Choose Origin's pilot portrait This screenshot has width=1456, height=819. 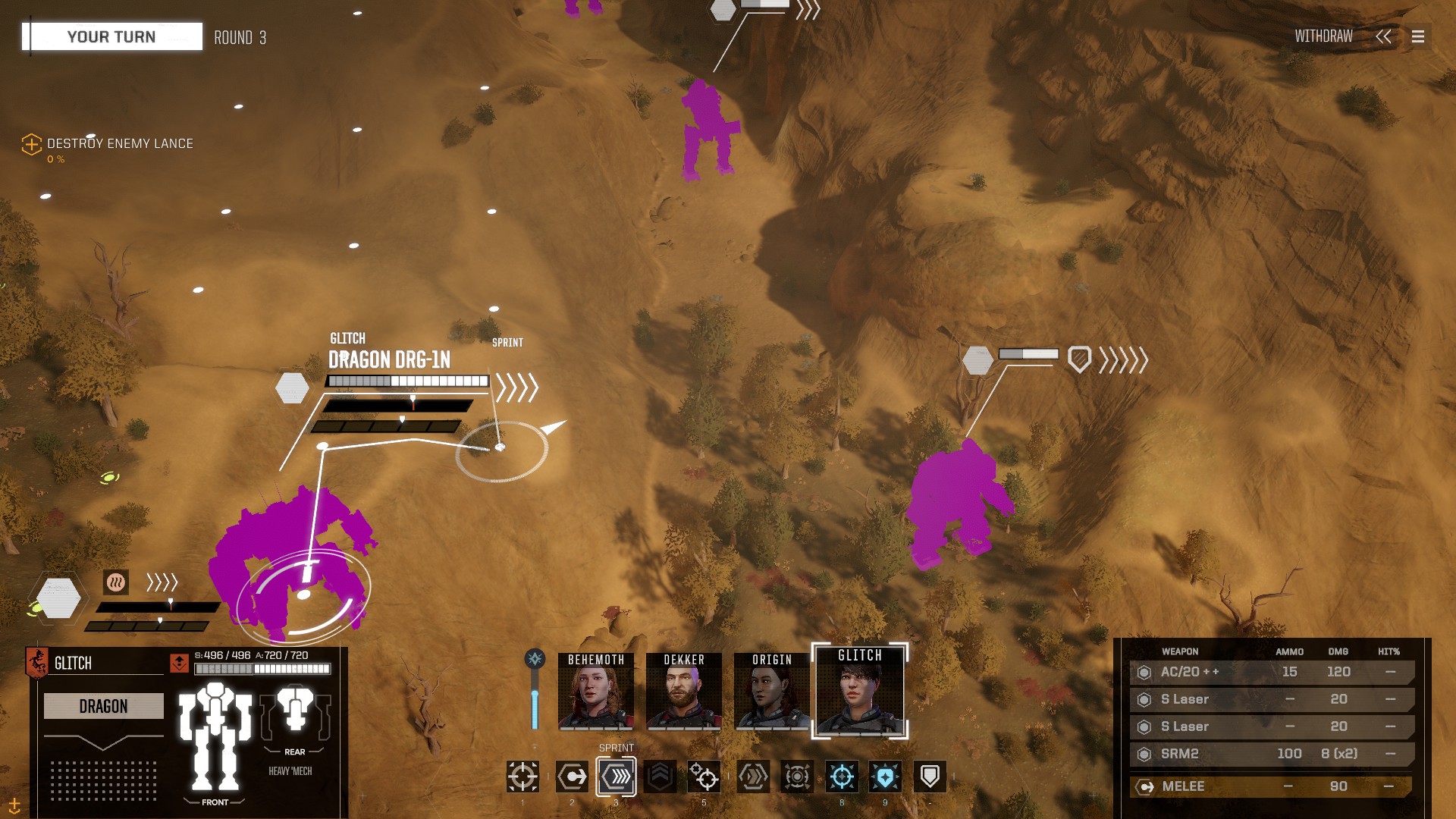point(772,691)
